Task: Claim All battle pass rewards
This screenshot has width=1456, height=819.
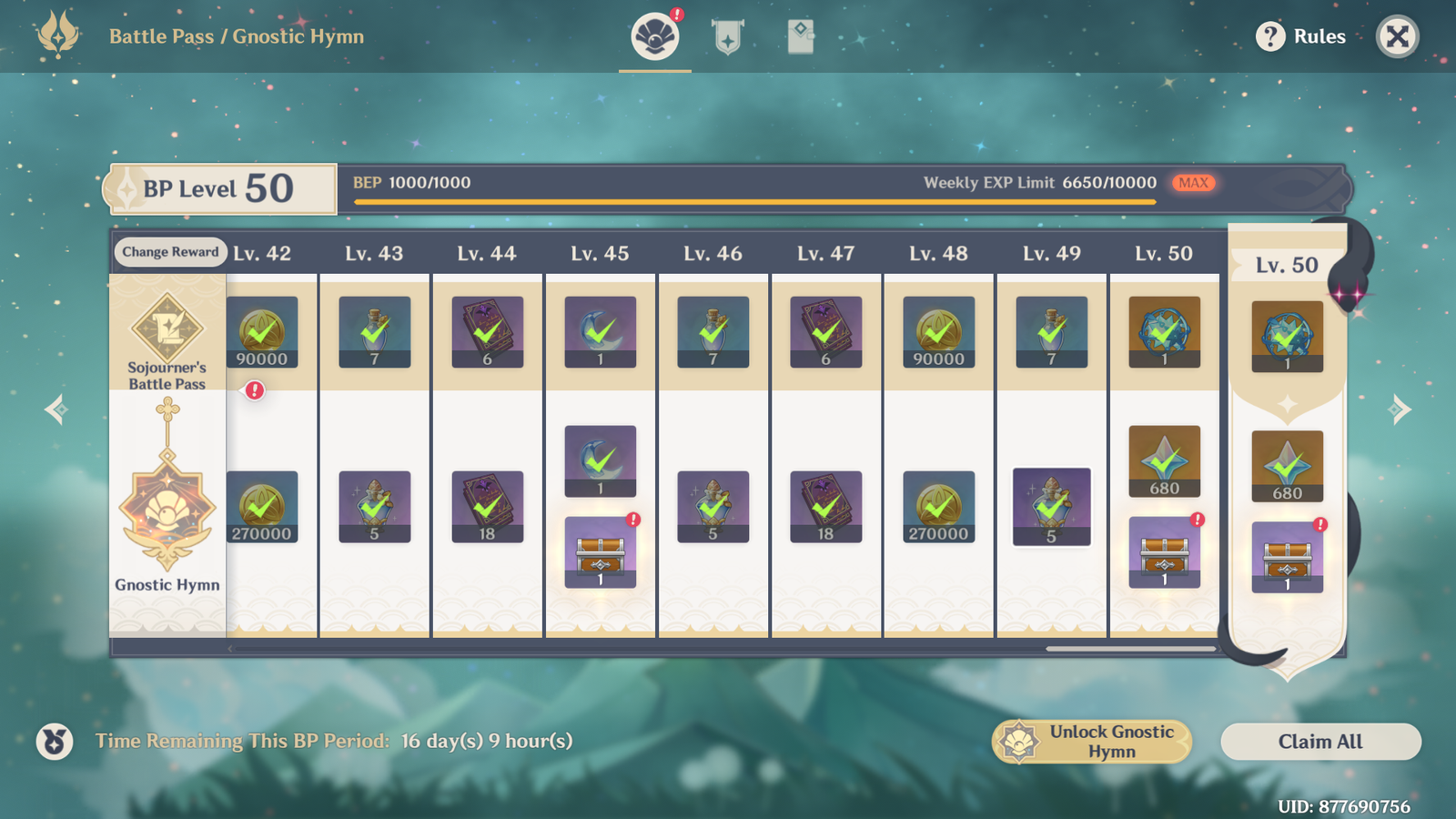Action: pos(1320,742)
